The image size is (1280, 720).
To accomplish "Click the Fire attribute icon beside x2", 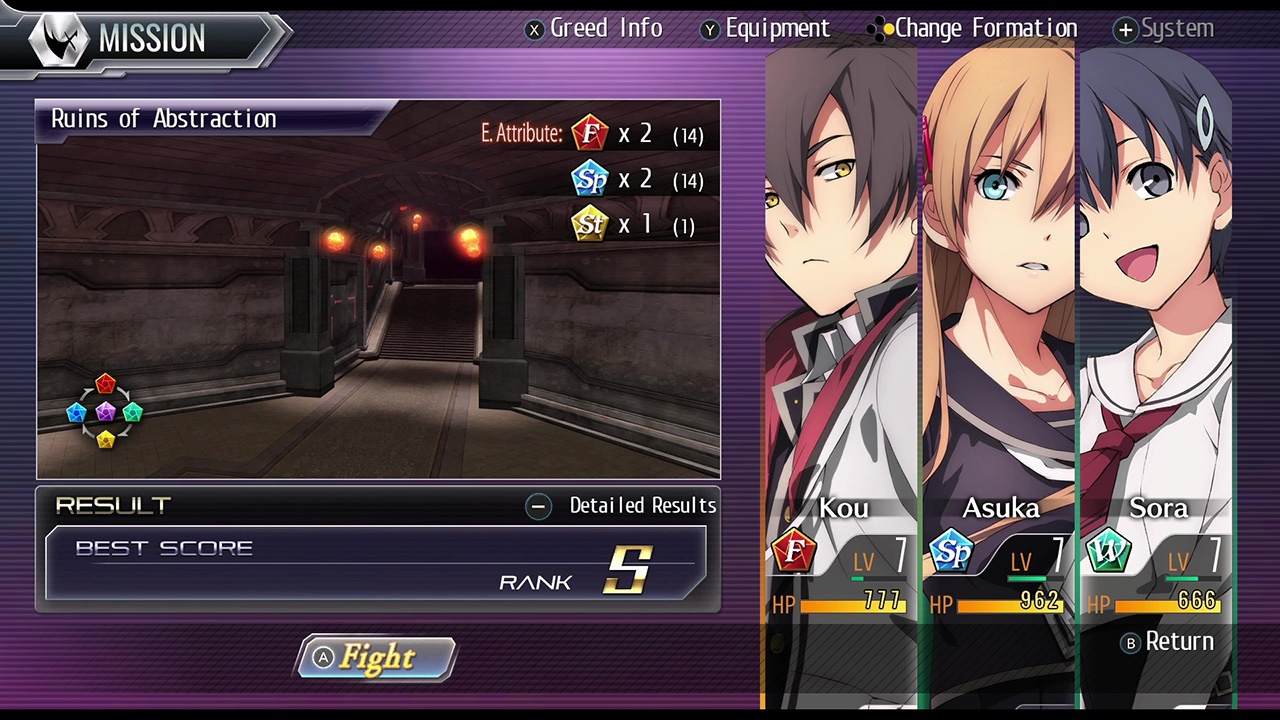I will (589, 133).
